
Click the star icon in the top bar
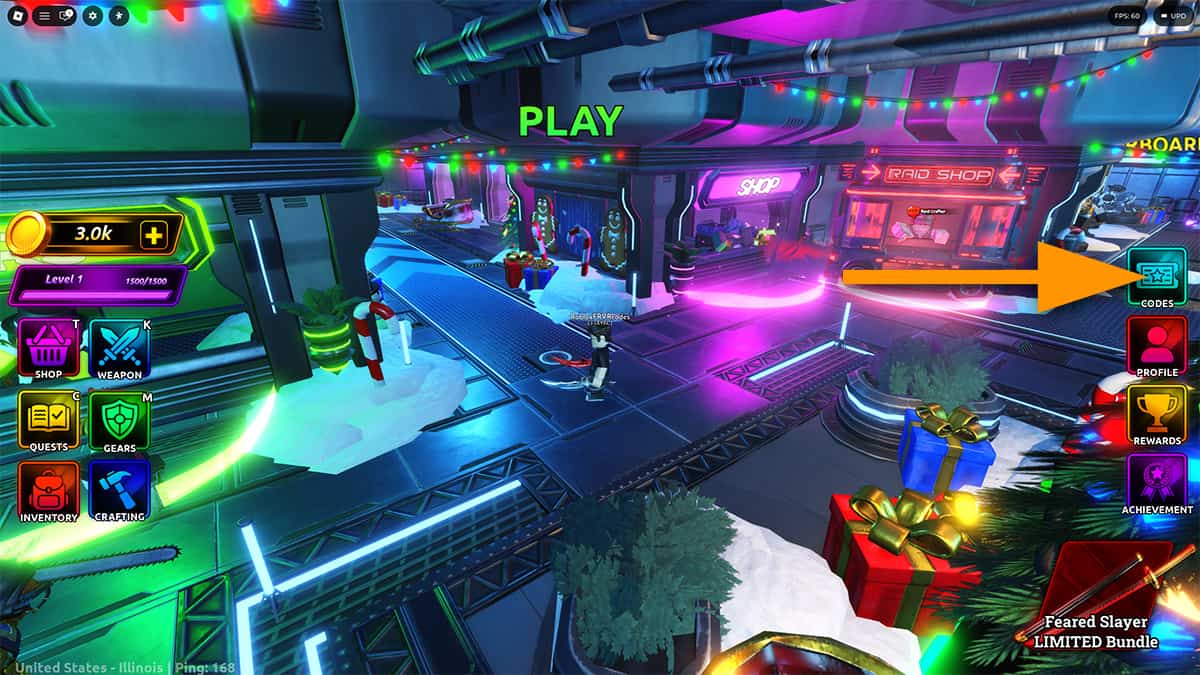point(118,16)
